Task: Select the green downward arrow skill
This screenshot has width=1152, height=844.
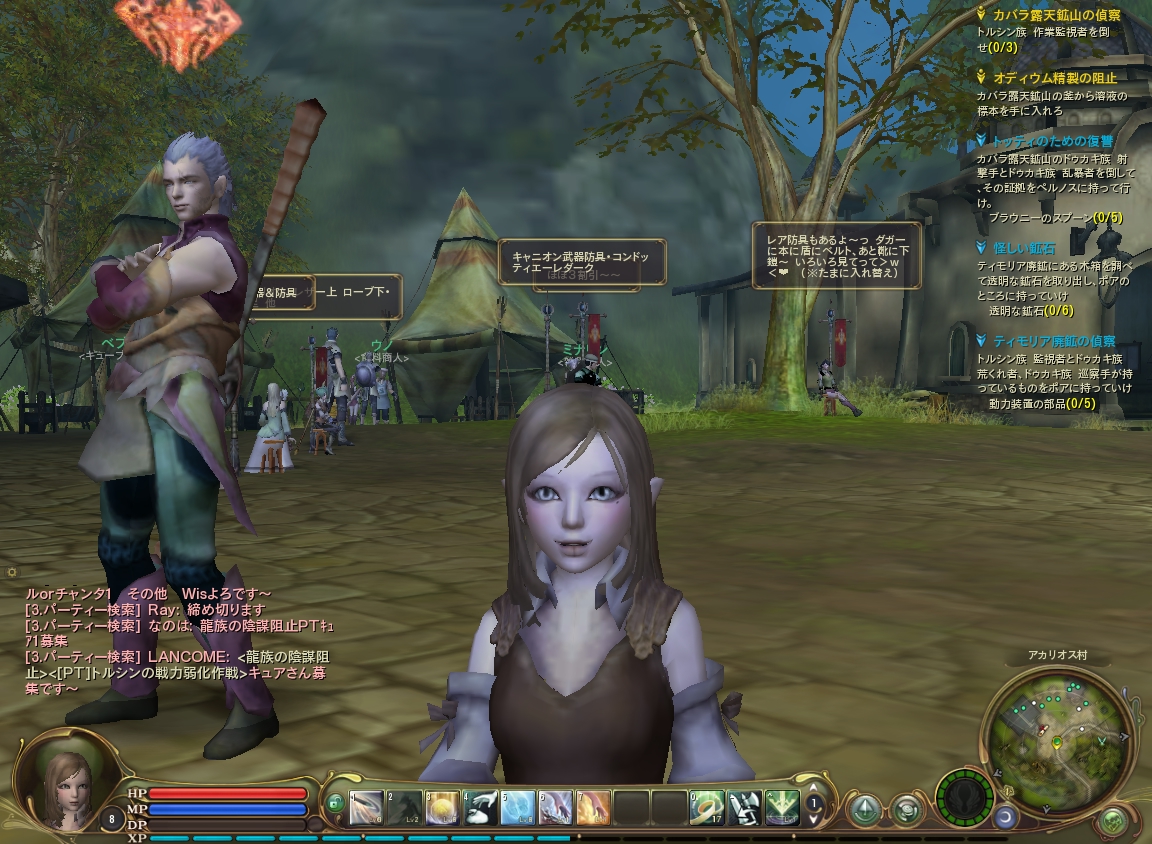Action: 782,807
